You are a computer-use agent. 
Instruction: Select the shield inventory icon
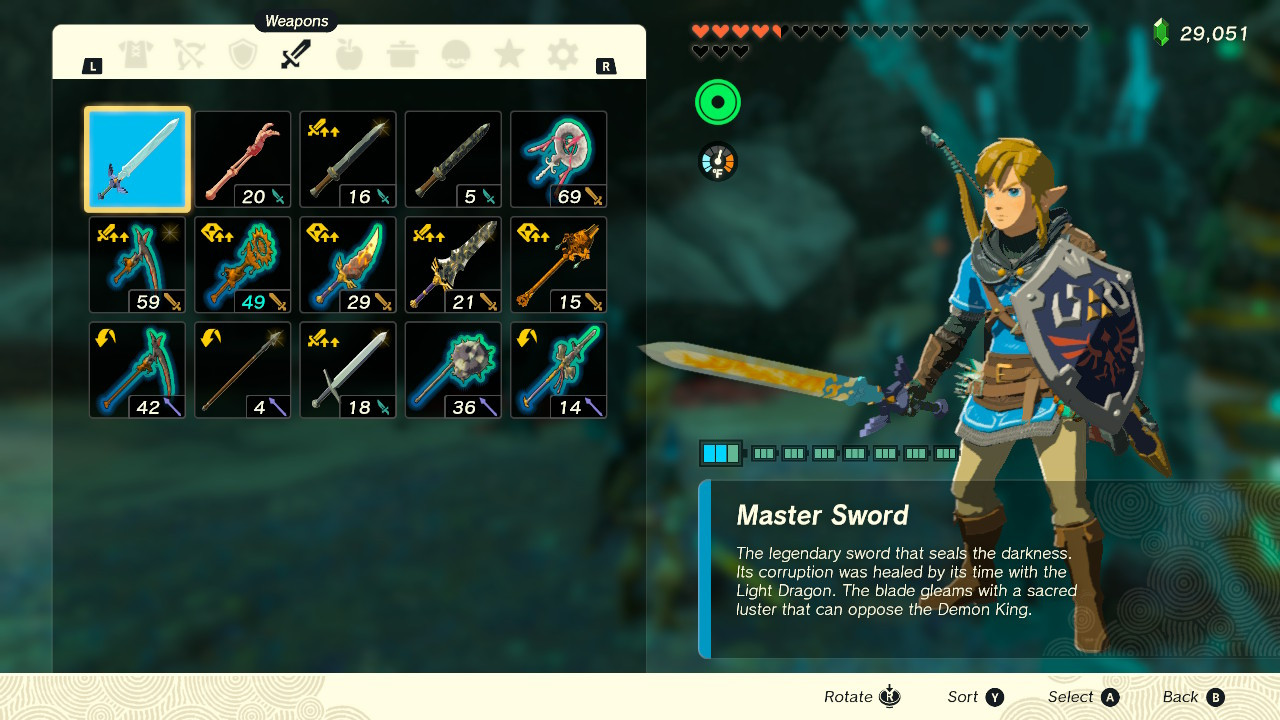(243, 55)
